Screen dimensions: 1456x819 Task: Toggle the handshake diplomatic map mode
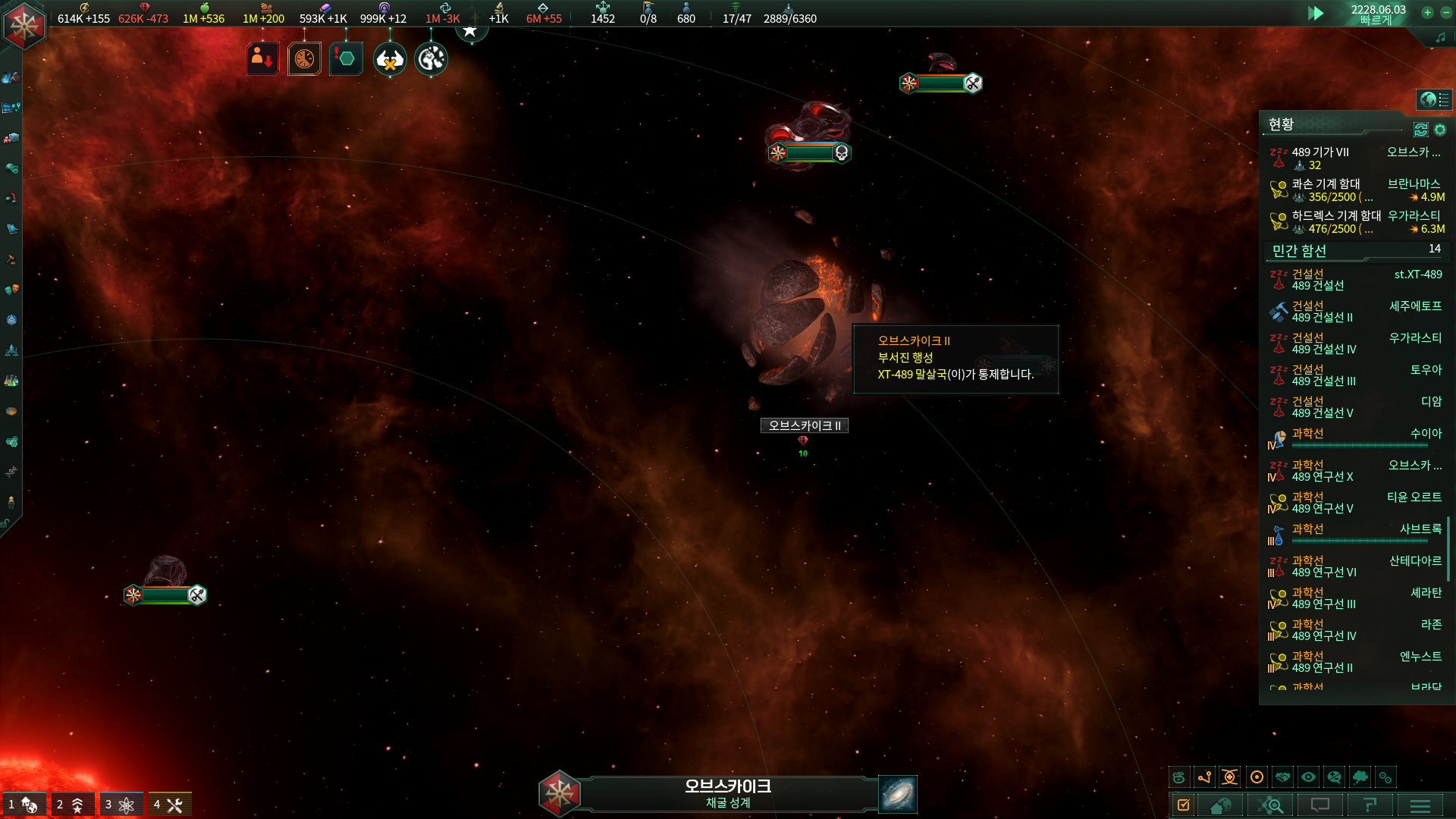(x=1282, y=777)
